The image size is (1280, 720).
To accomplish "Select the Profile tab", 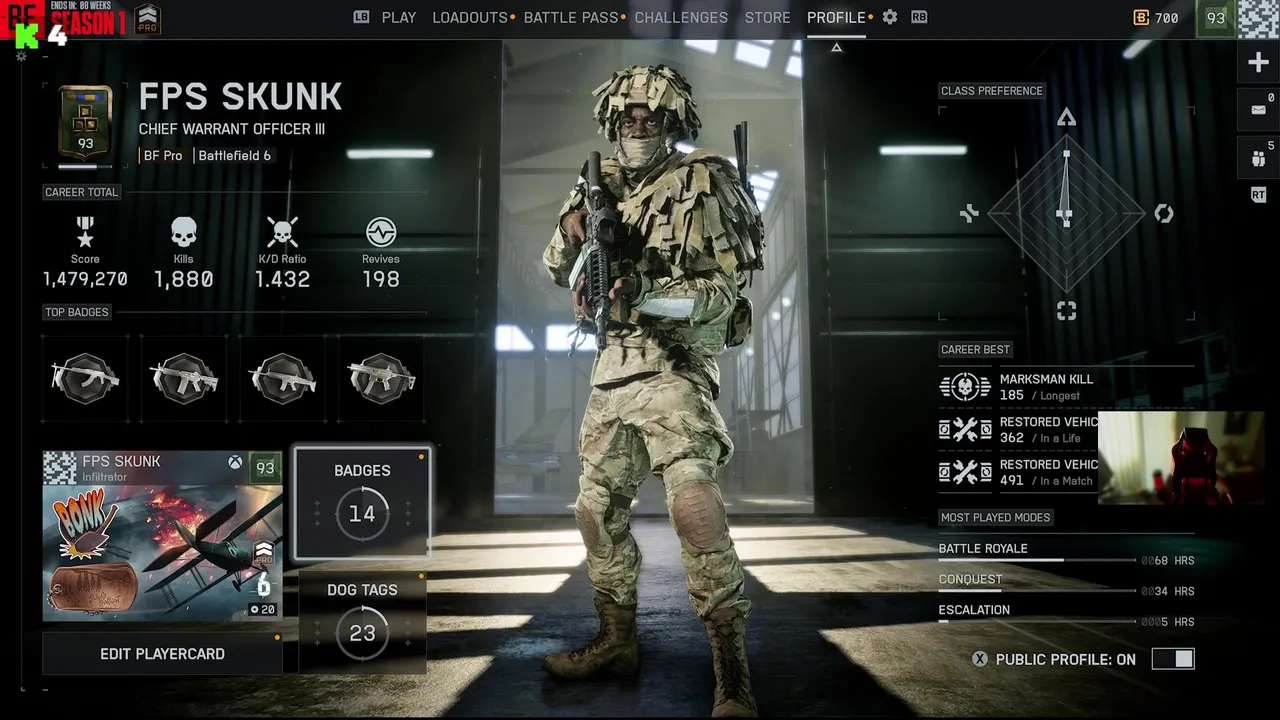I will tap(836, 18).
